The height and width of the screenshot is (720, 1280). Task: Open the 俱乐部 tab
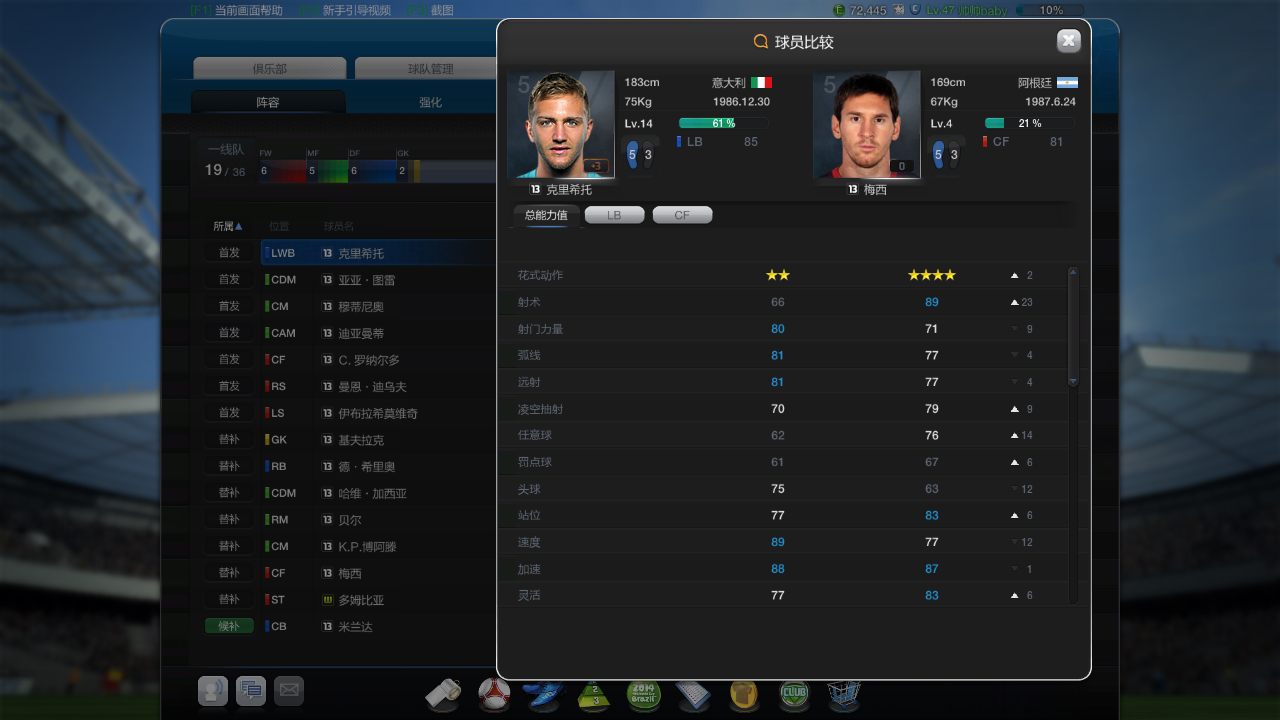270,69
